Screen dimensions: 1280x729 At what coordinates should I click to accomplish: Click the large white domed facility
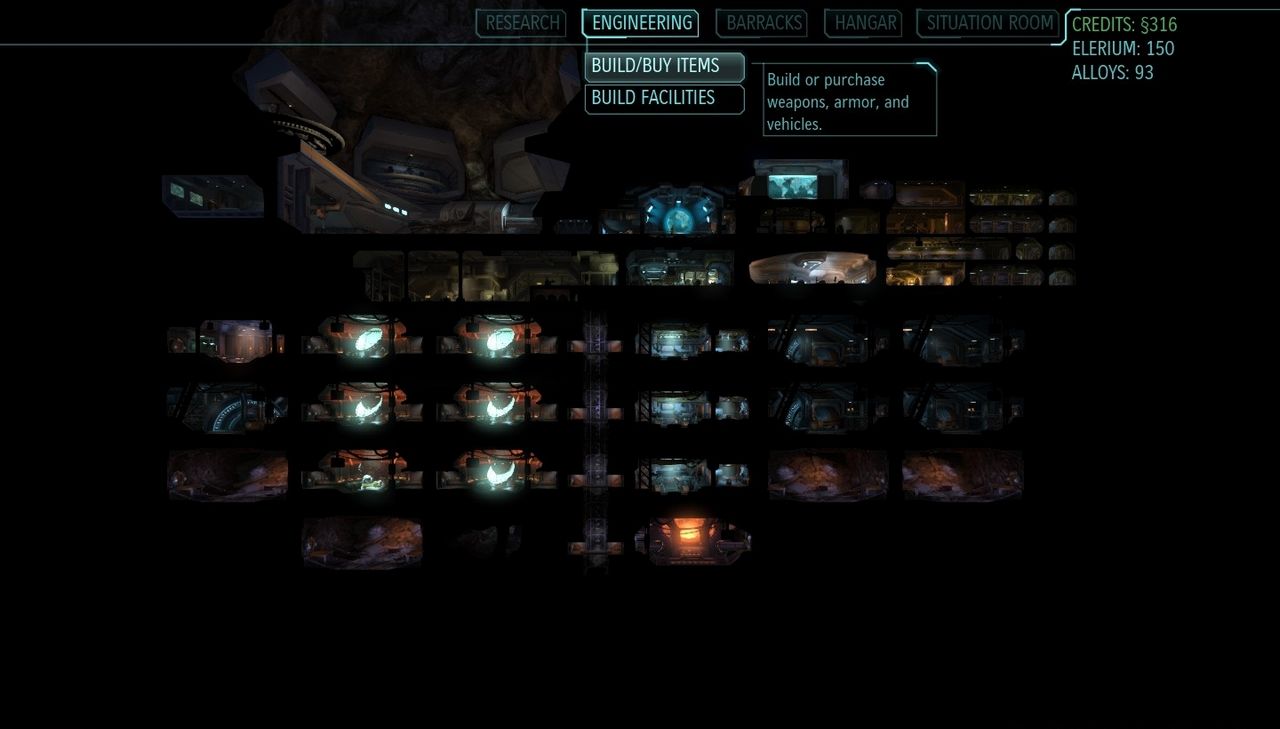point(813,267)
